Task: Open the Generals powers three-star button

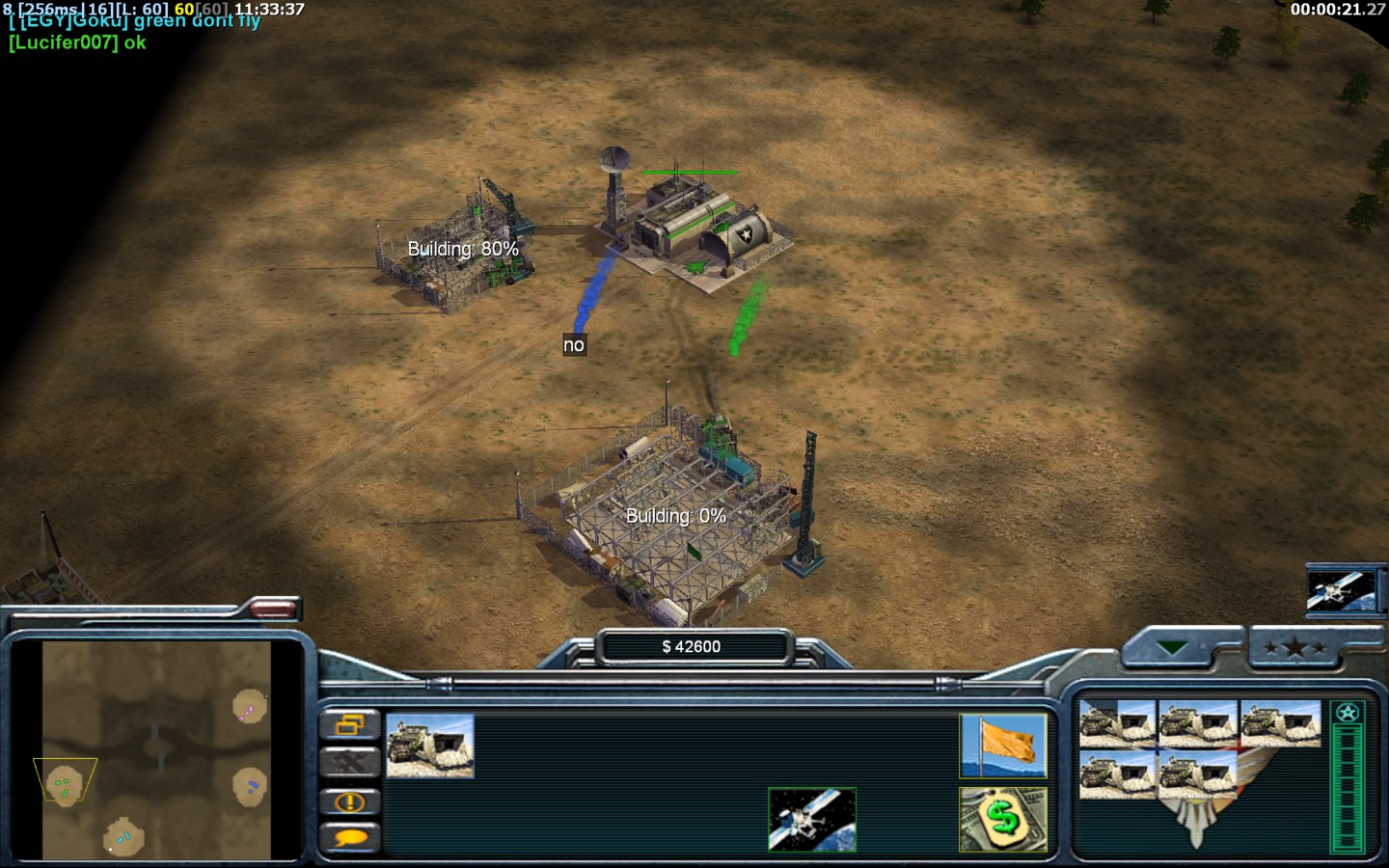Action: pyautogui.click(x=1294, y=648)
